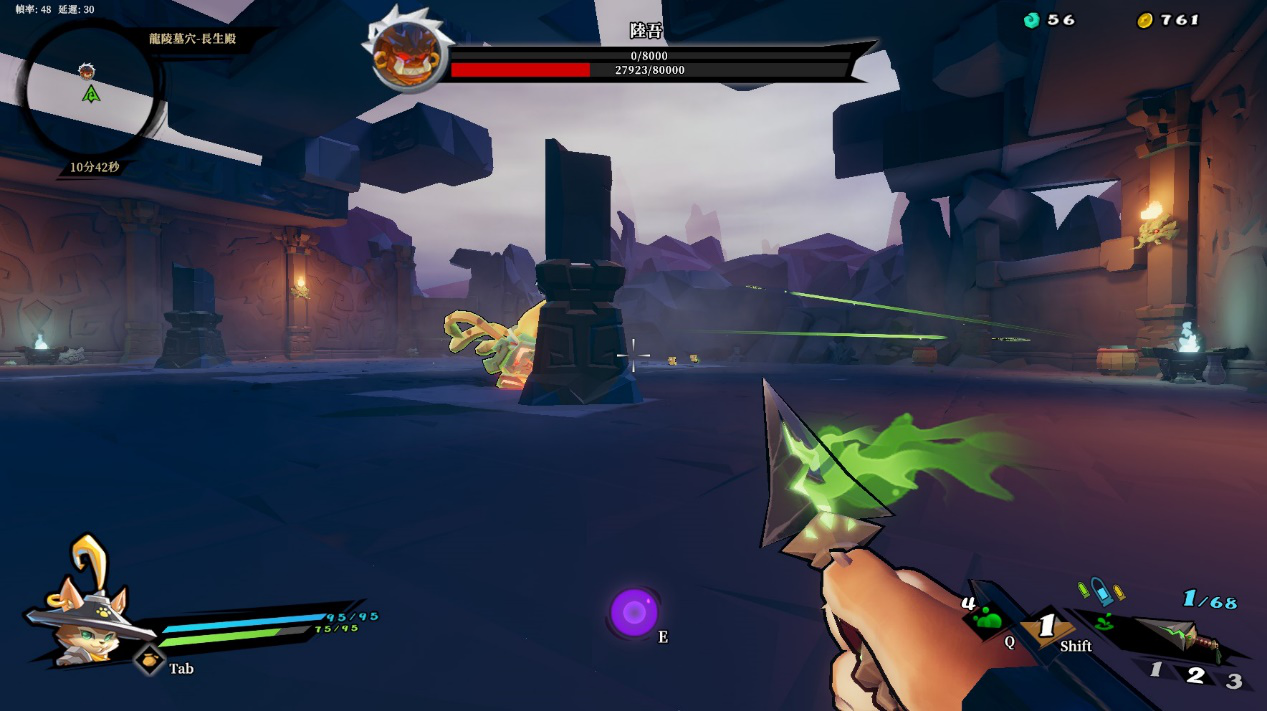
Task: Select the blue ammo type icon
Action: click(1101, 593)
